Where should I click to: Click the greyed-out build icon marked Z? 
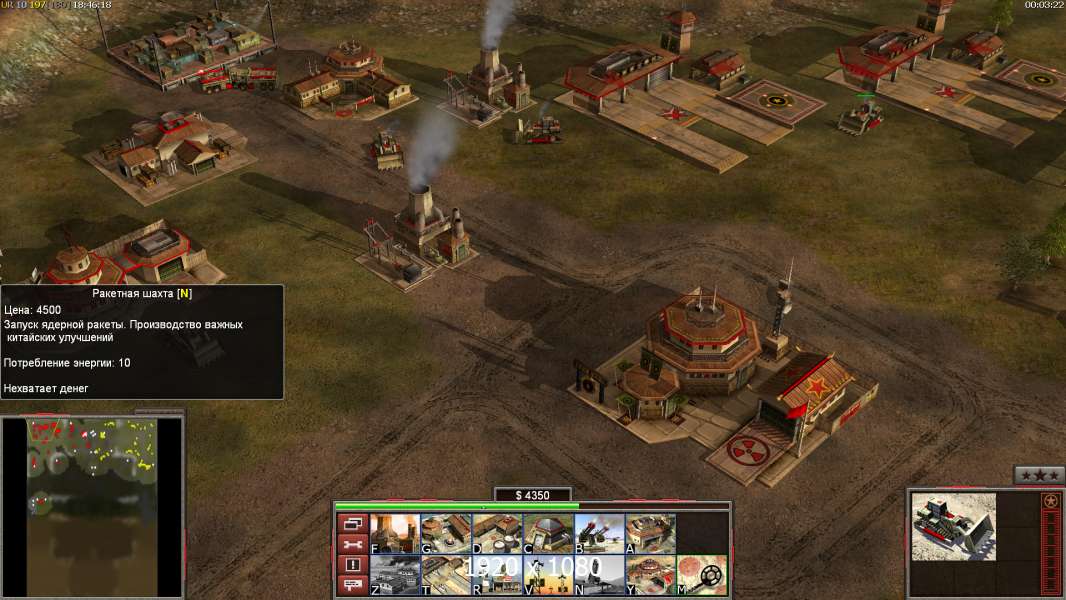(394, 575)
